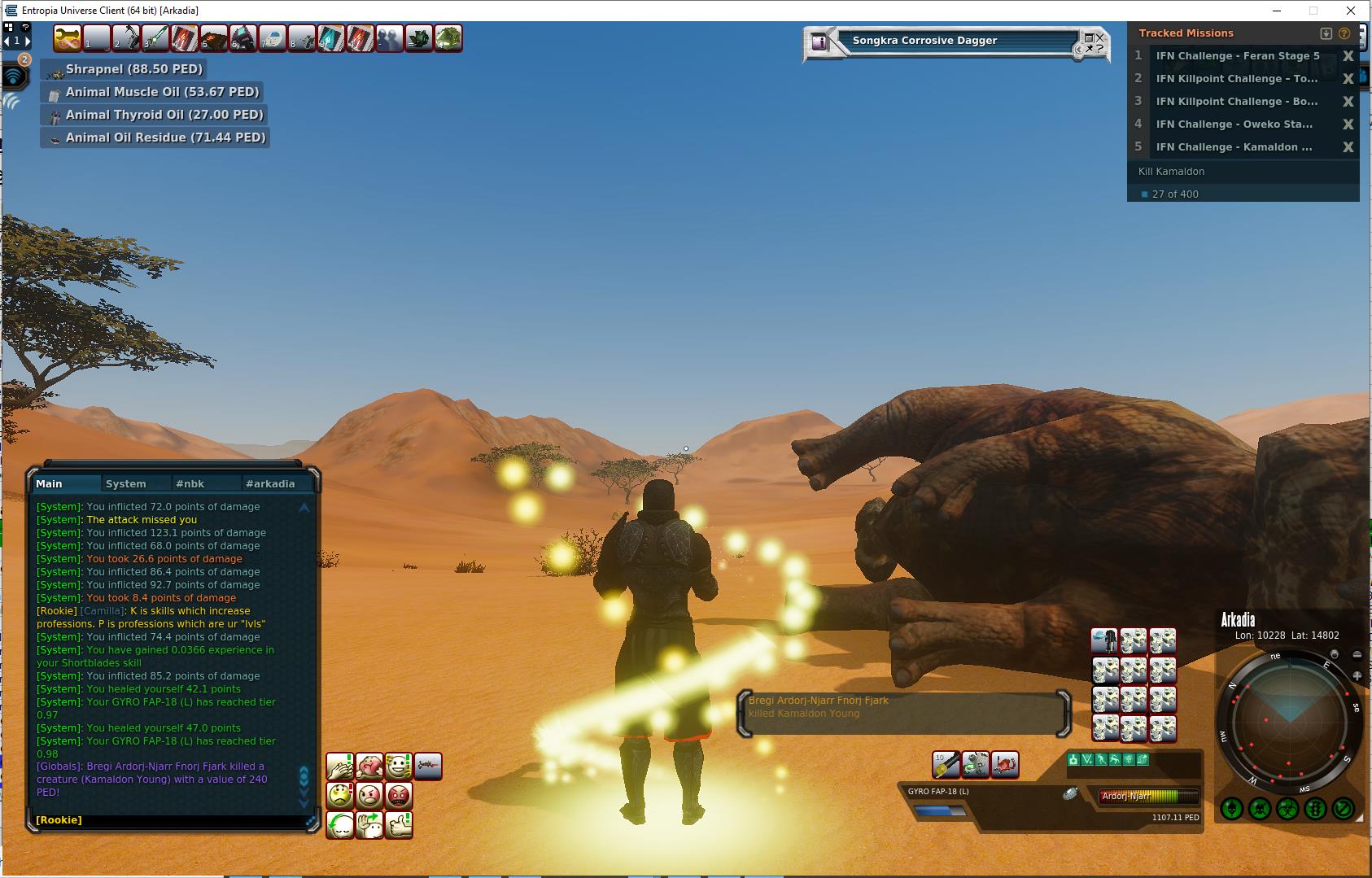1372x878 pixels.
Task: Remove IFN Challenge - Feran Stage 5 from tracking
Action: point(1348,56)
